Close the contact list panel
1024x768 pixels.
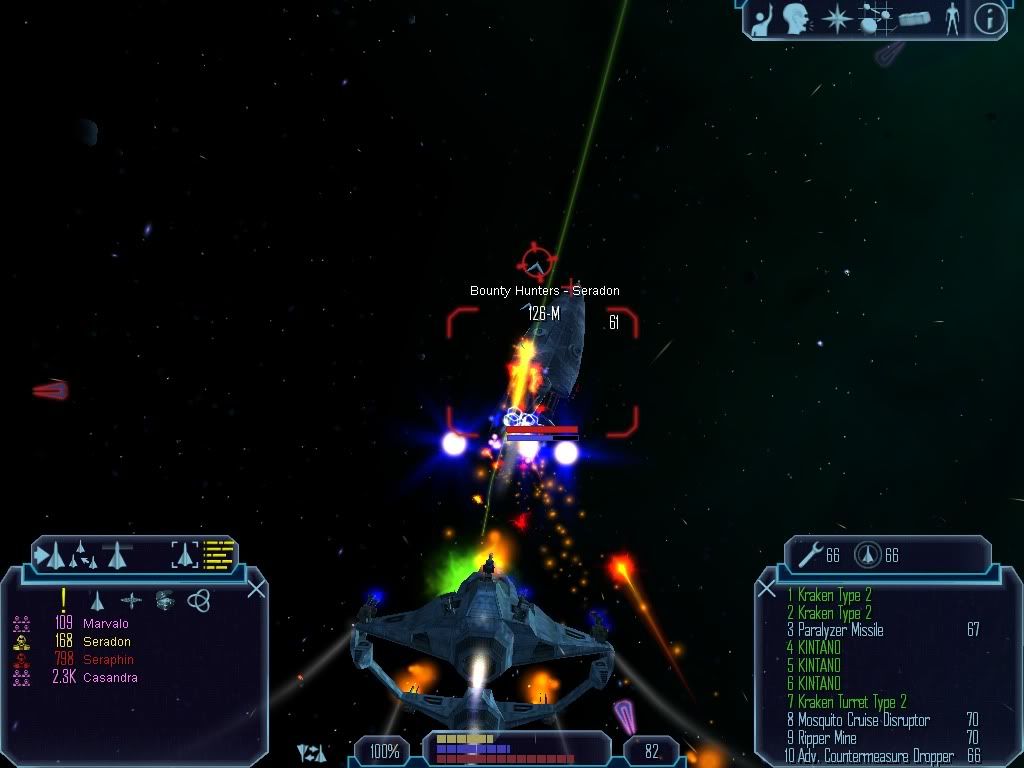(256, 588)
